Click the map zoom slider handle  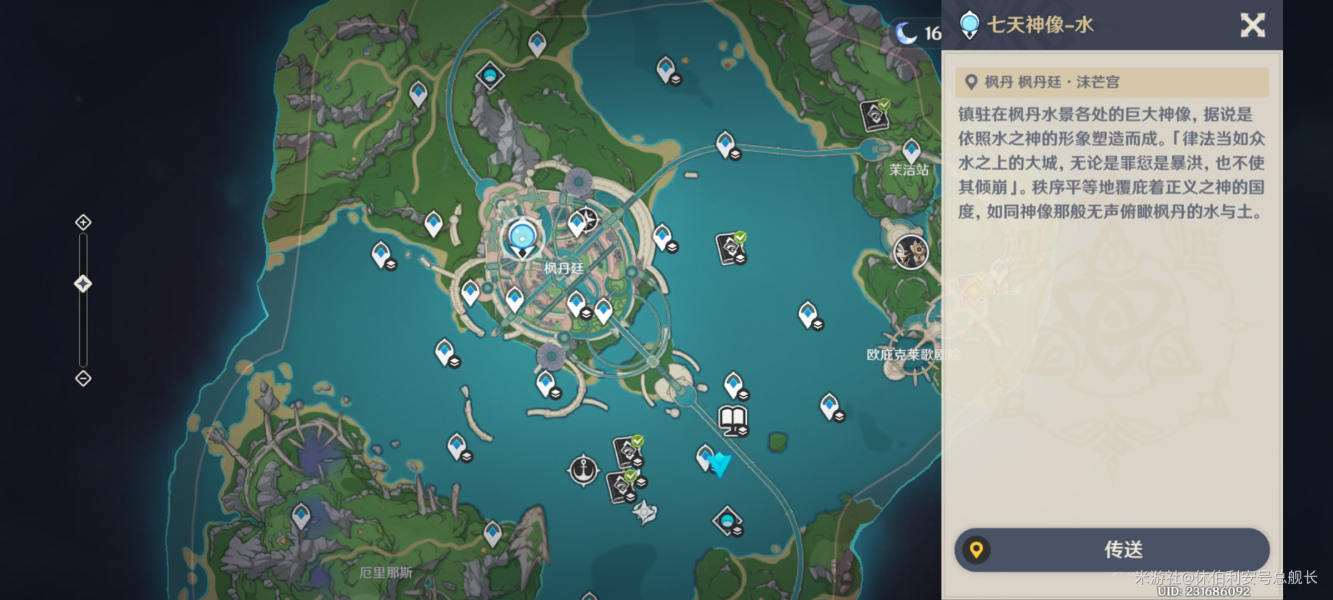pos(83,284)
